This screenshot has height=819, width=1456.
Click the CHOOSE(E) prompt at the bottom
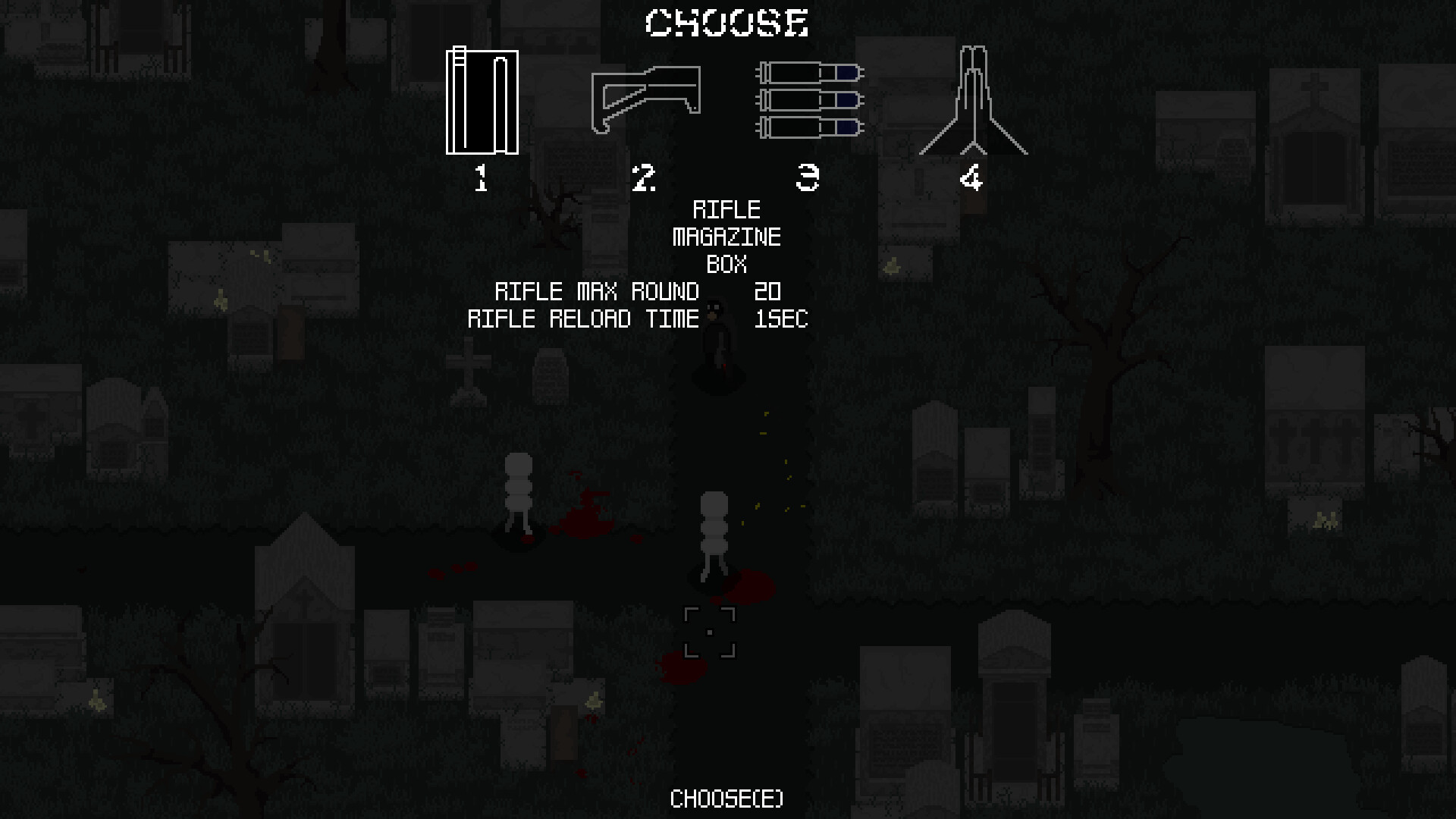[726, 799]
